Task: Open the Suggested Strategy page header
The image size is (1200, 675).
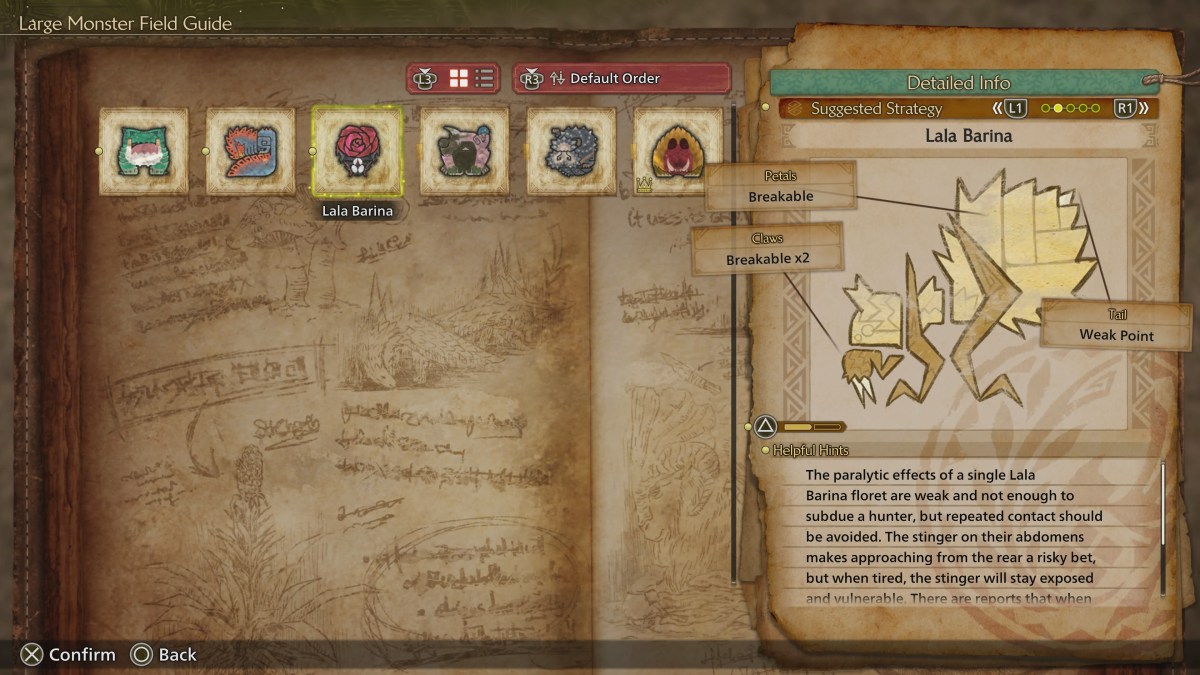Action: pyautogui.click(x=876, y=108)
